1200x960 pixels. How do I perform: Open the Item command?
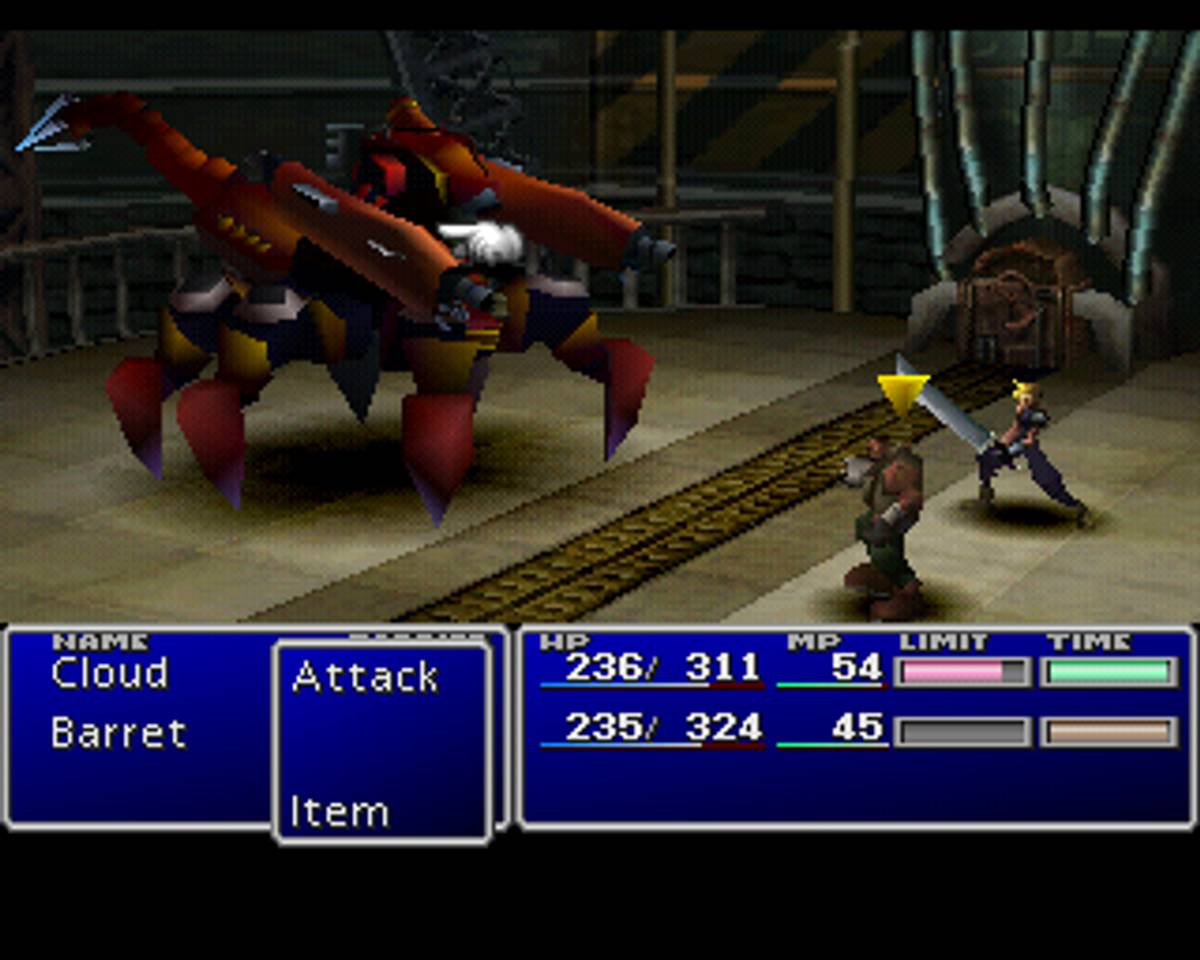pos(339,812)
